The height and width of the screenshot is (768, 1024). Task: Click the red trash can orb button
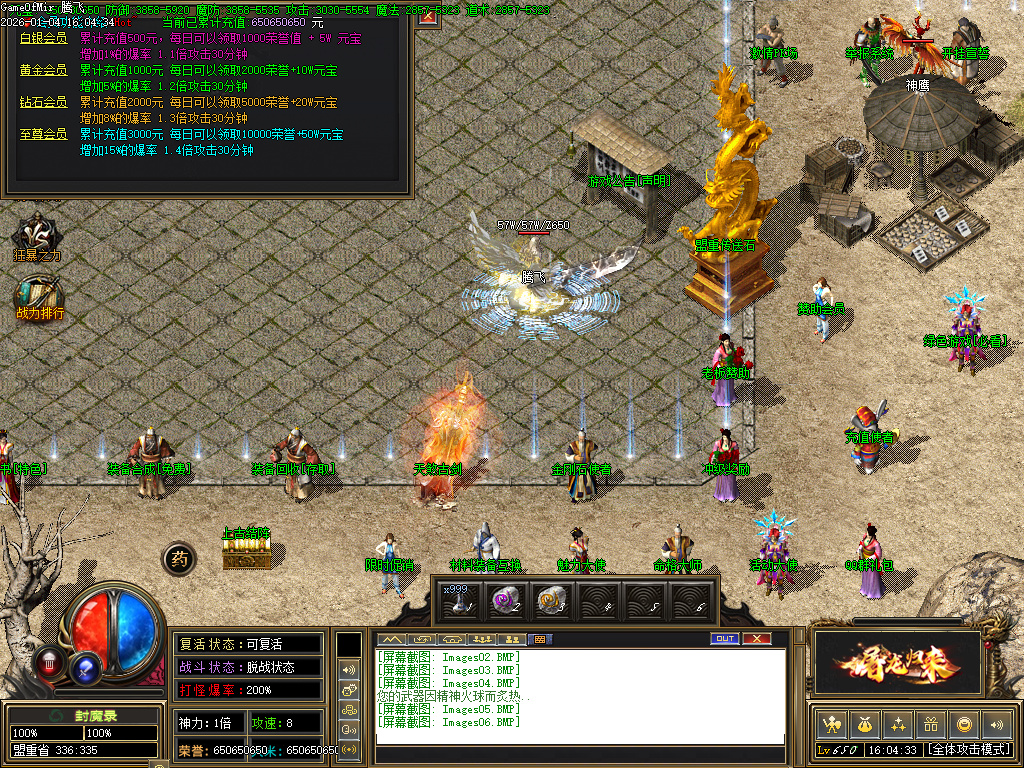pyautogui.click(x=48, y=661)
